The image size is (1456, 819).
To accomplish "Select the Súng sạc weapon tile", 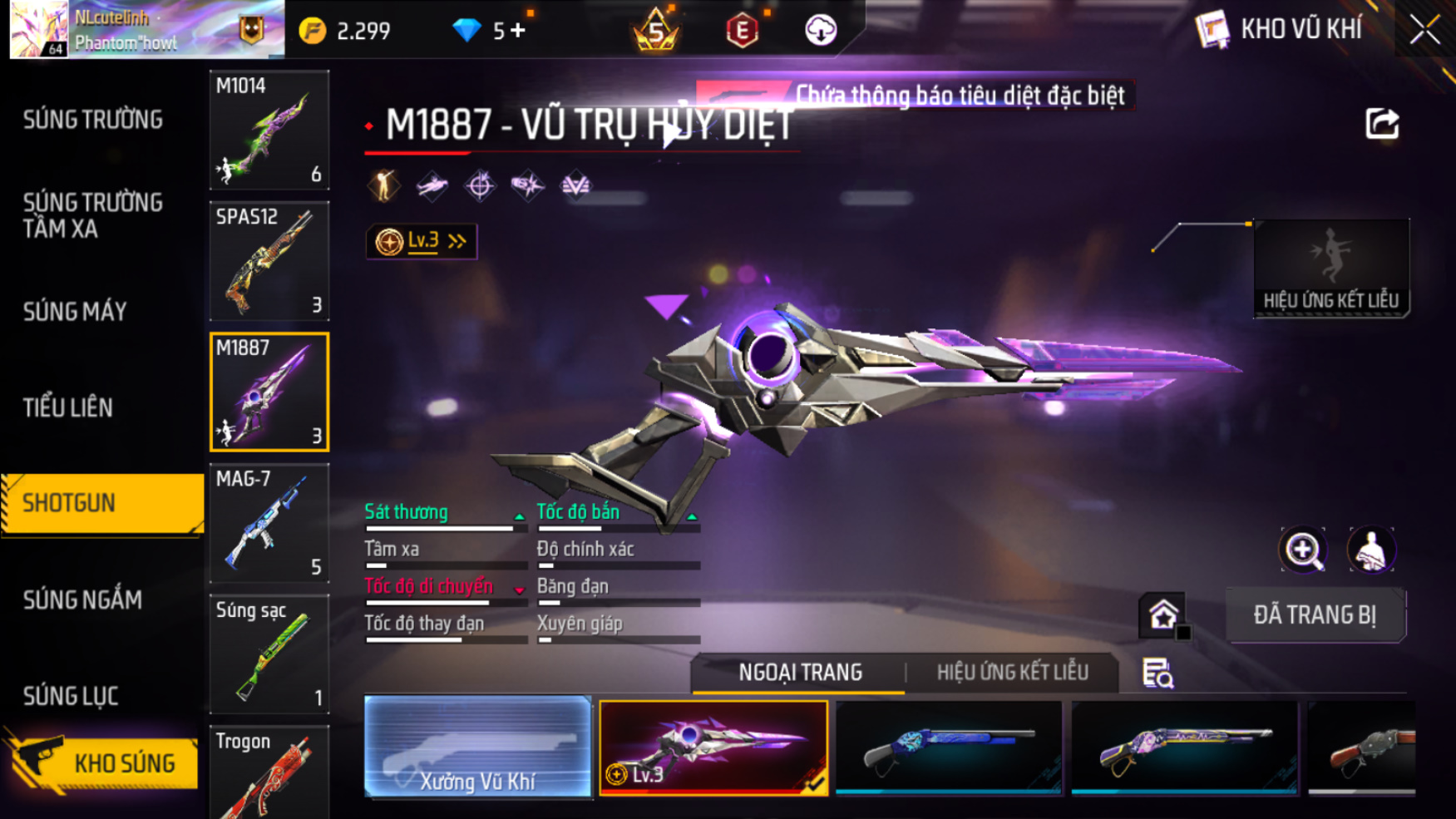I will 269,654.
